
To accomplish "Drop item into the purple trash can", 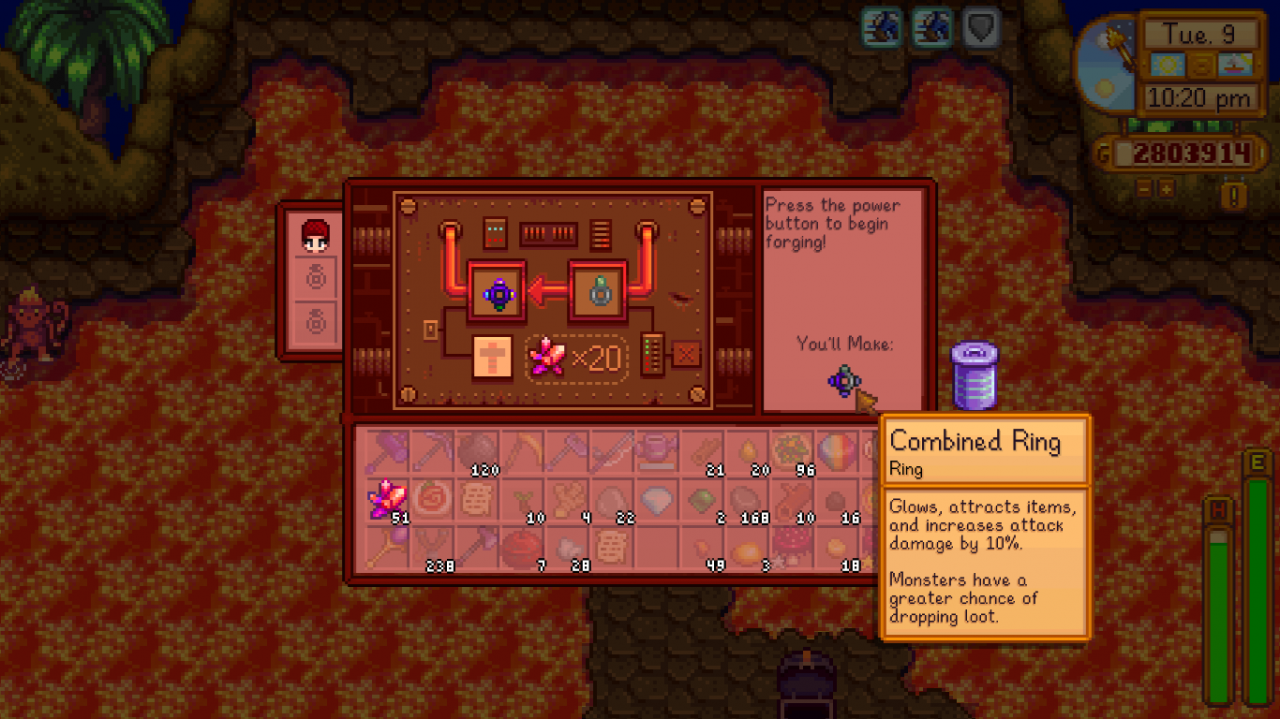I will [x=974, y=376].
